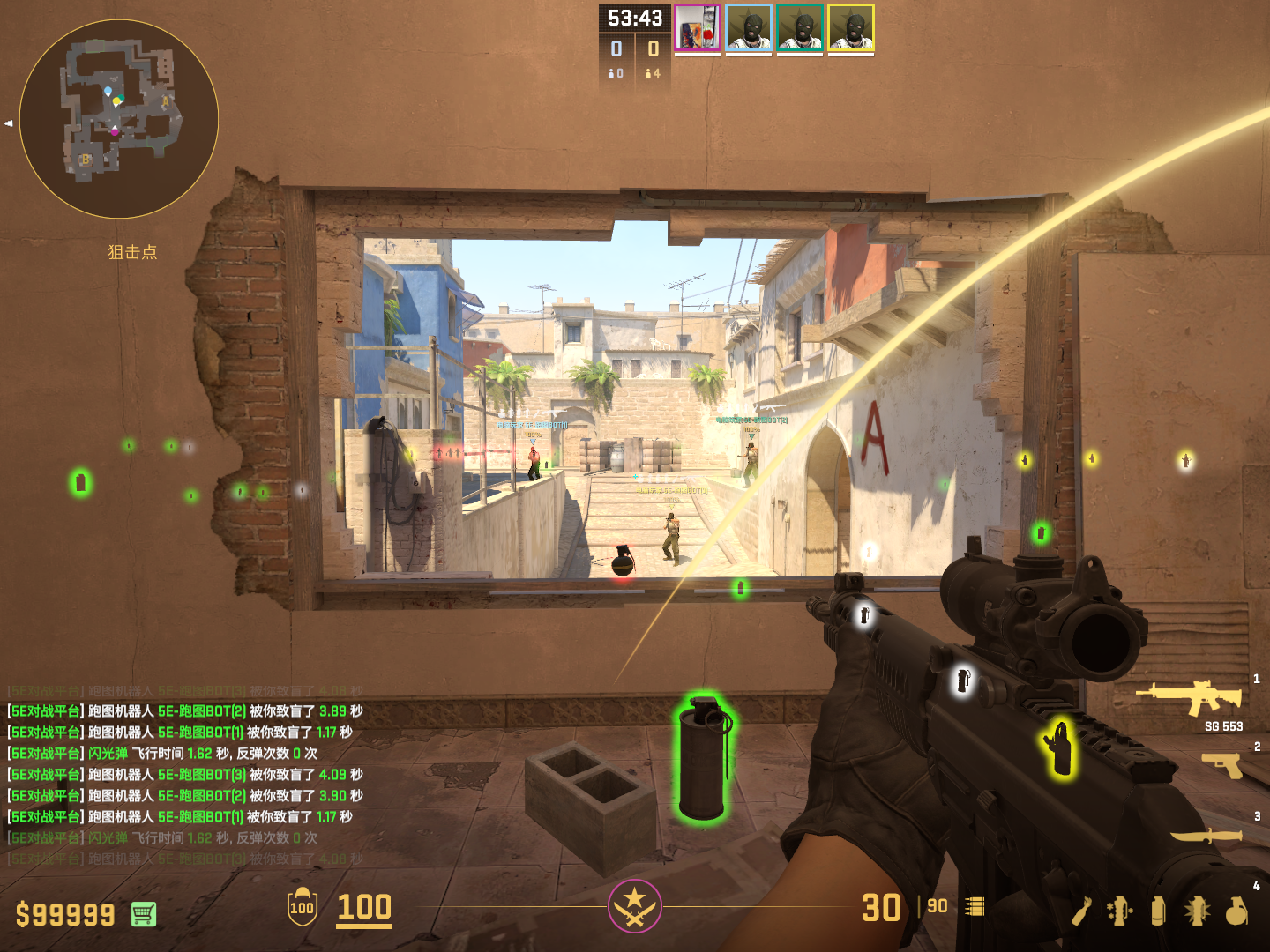Click the circular radar minimap
This screenshot has height=952, width=1270.
pyautogui.click(x=119, y=119)
